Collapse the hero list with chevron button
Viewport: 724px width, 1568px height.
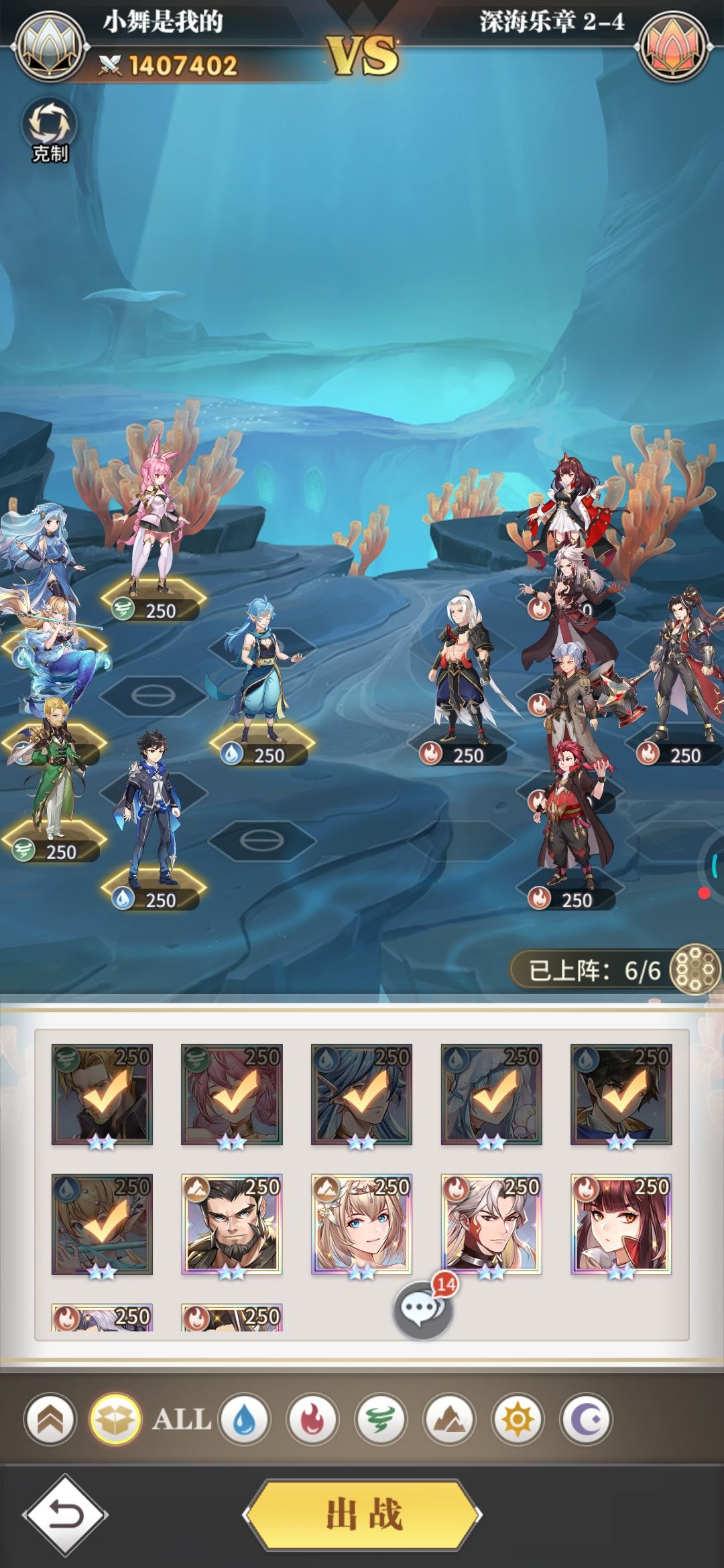pyautogui.click(x=51, y=1419)
